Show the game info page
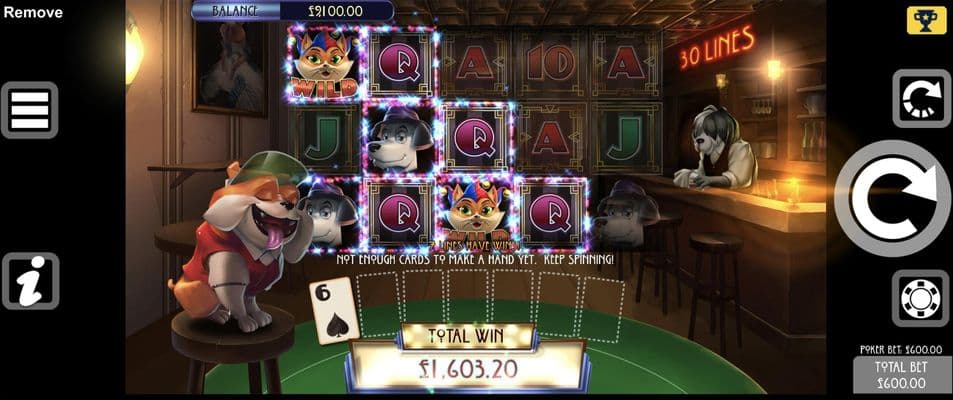Image resolution: width=953 pixels, height=400 pixels. pyautogui.click(x=30, y=281)
